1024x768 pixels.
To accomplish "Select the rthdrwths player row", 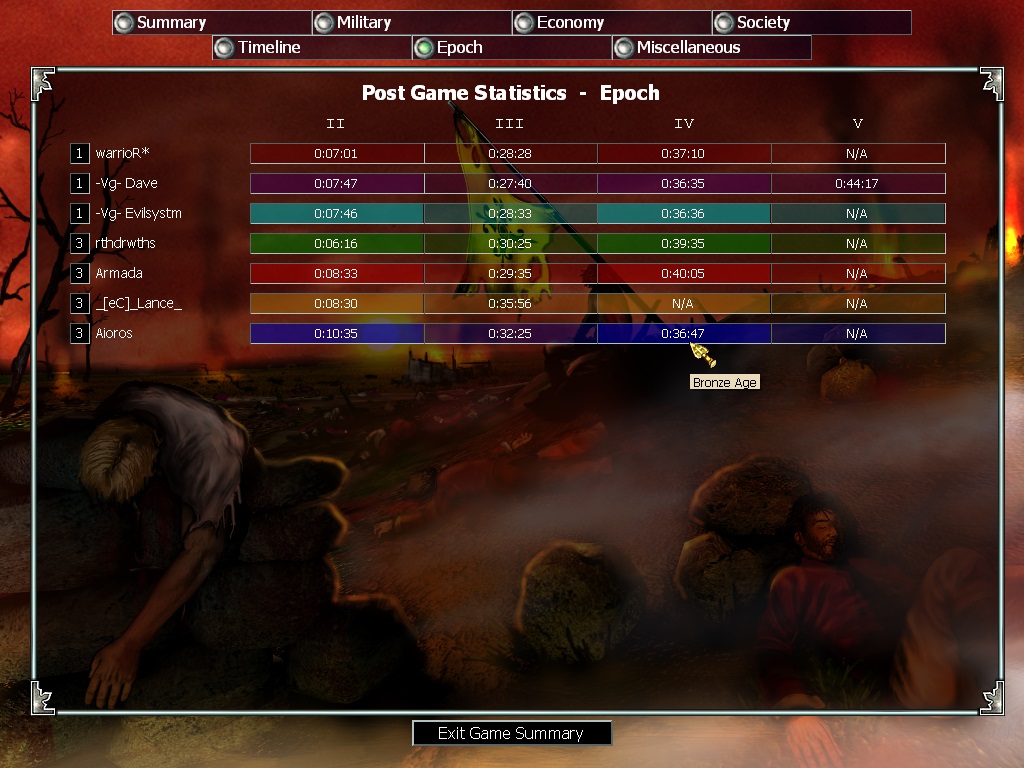I will (125, 243).
